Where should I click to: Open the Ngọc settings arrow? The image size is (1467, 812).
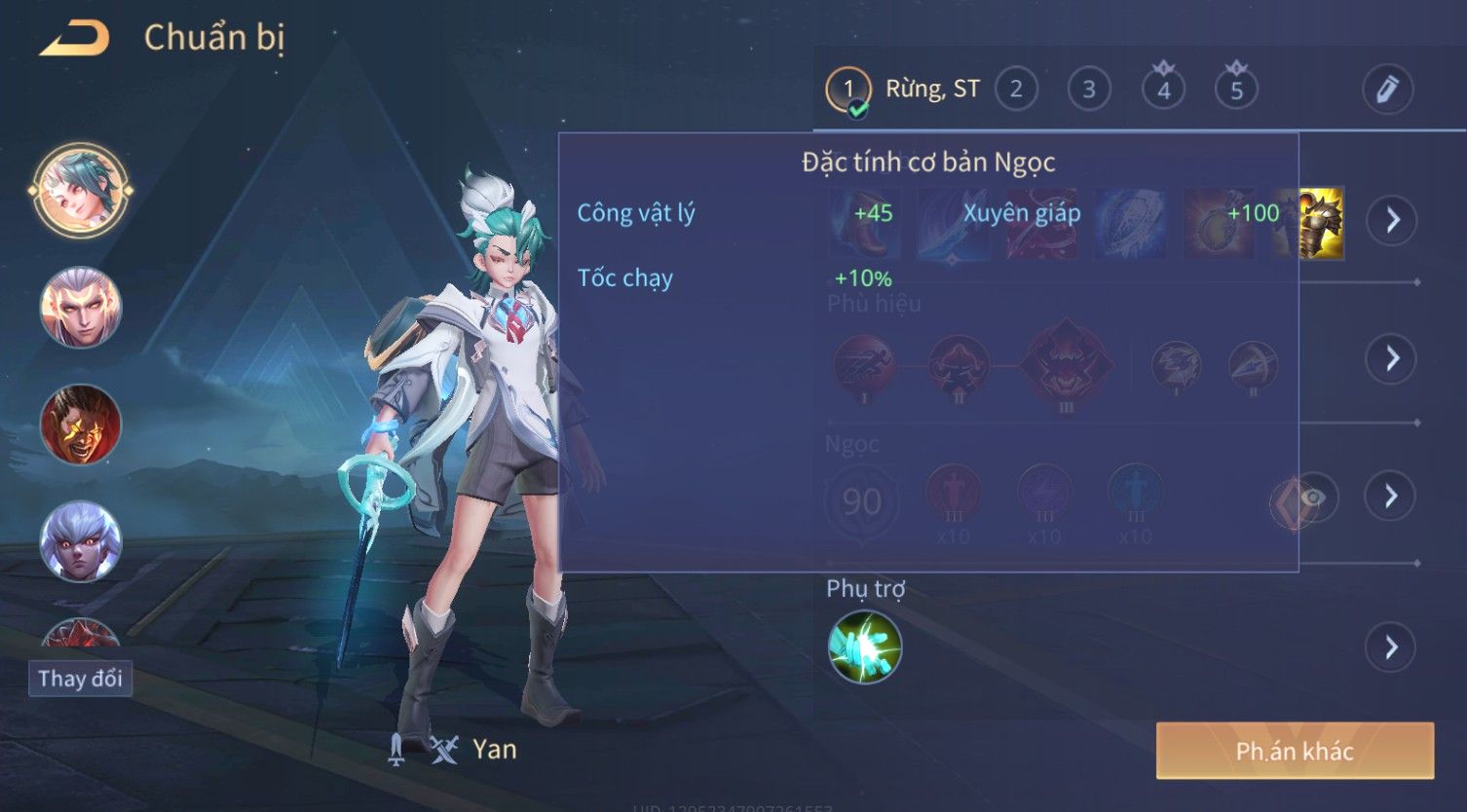point(1392,497)
